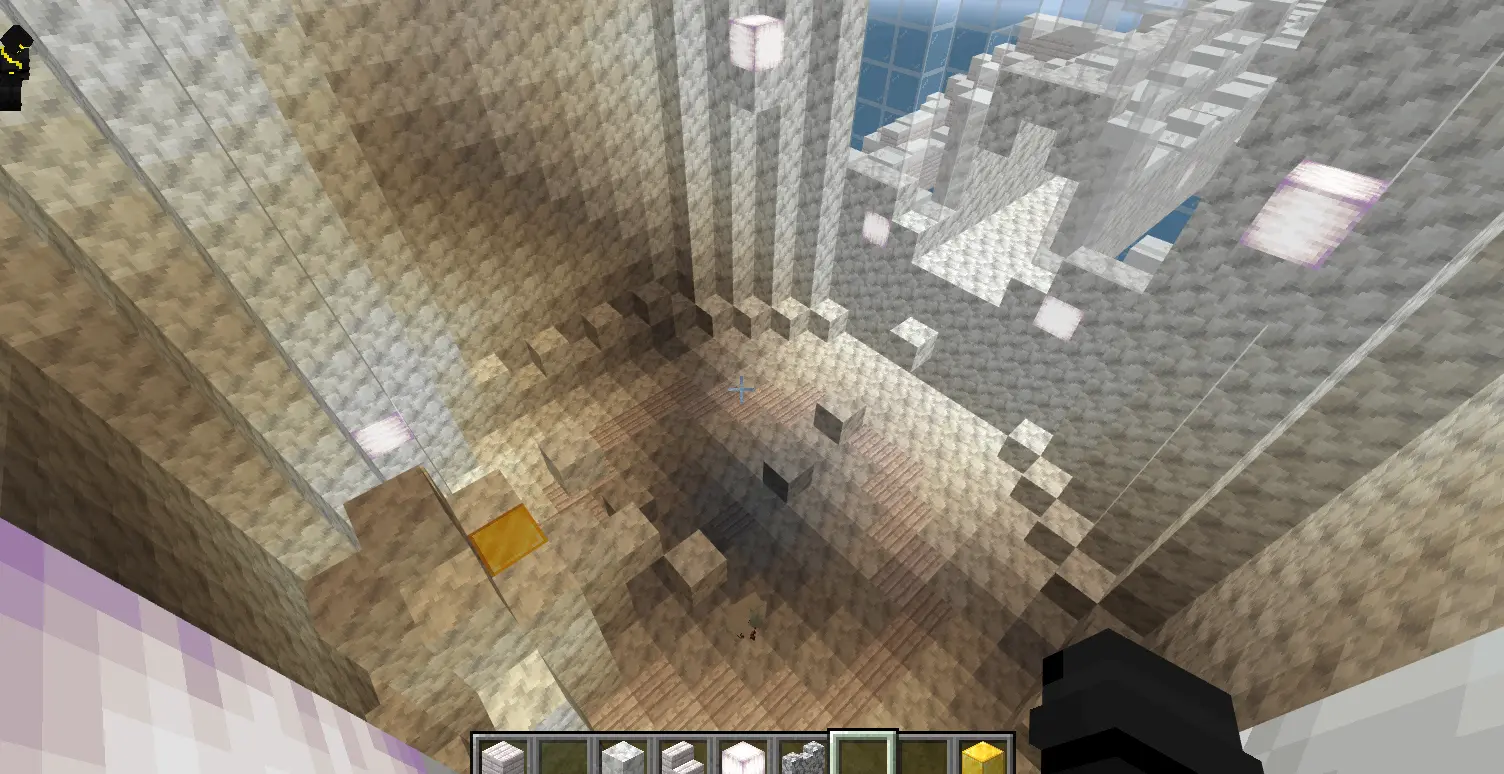Click the empty eighth hotbar slot
1504x774 pixels.
click(x=924, y=753)
